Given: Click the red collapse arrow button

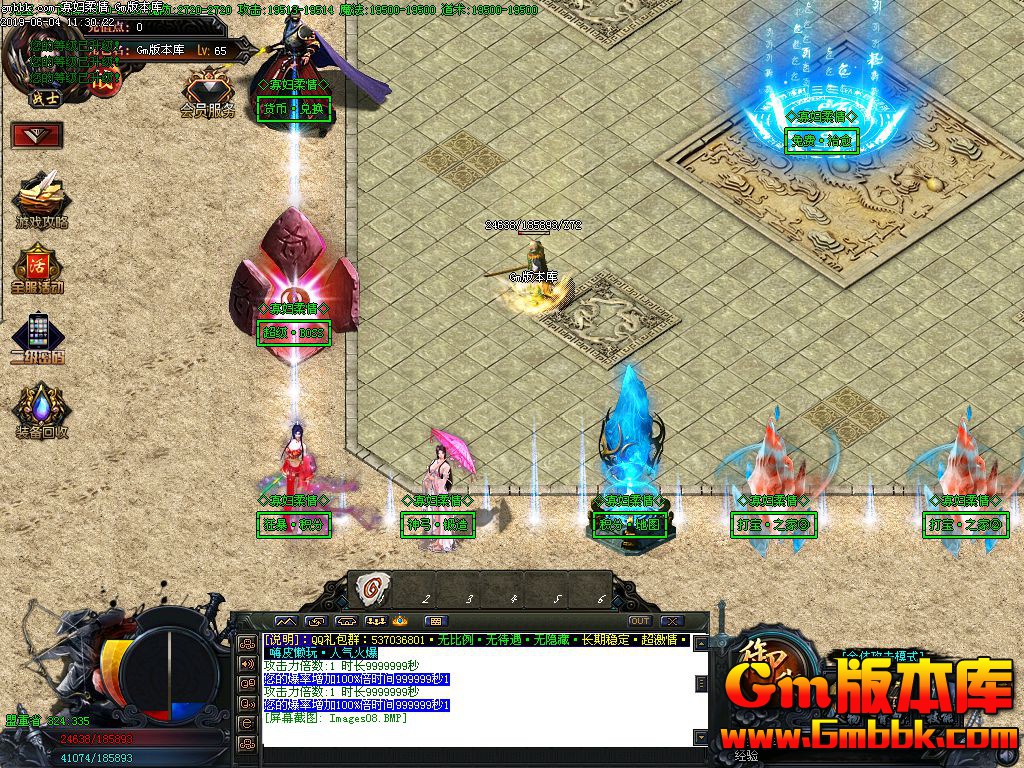Looking at the screenshot, I should click(37, 134).
